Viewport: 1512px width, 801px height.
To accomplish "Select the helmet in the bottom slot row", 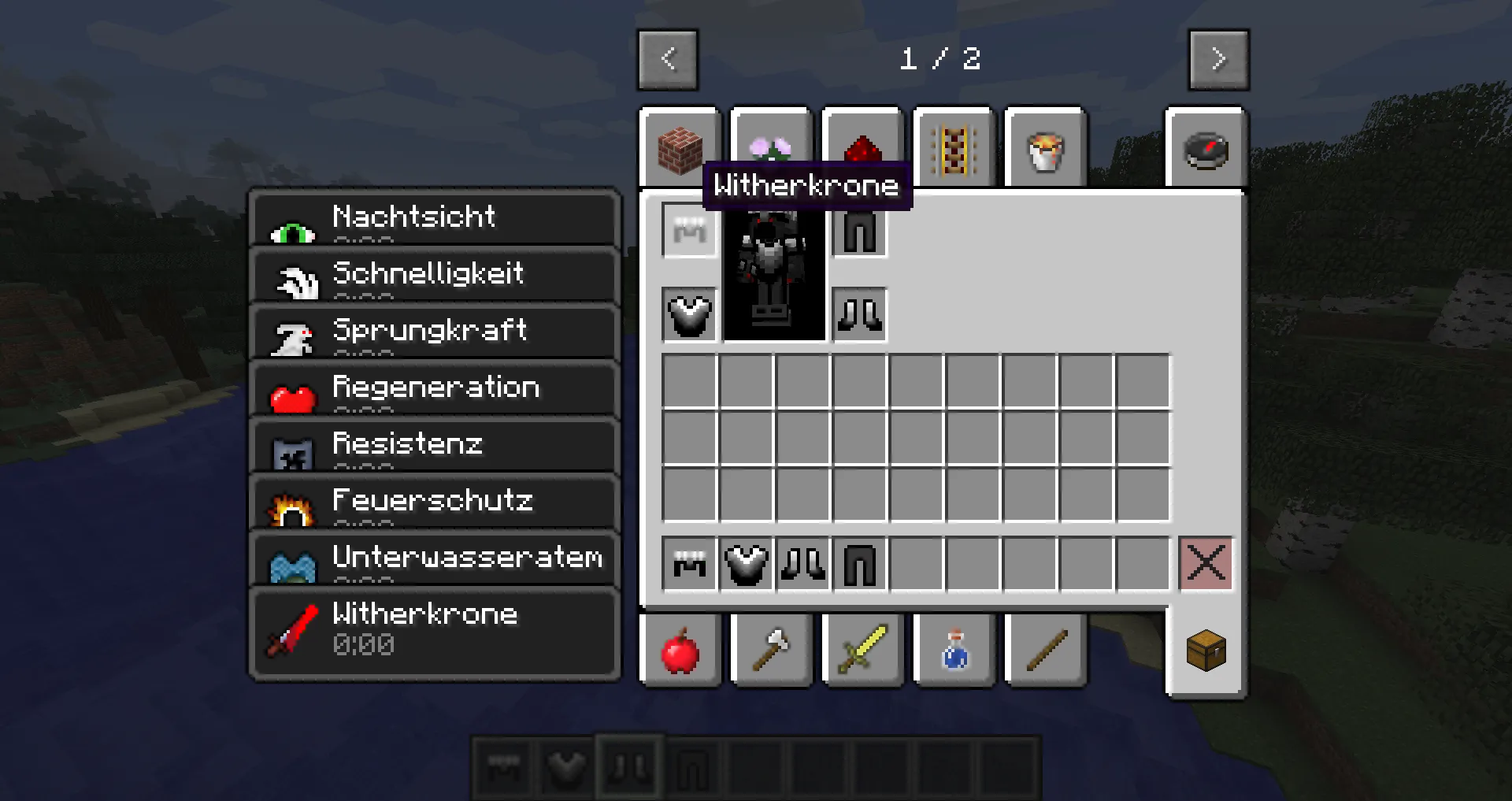I will click(688, 563).
